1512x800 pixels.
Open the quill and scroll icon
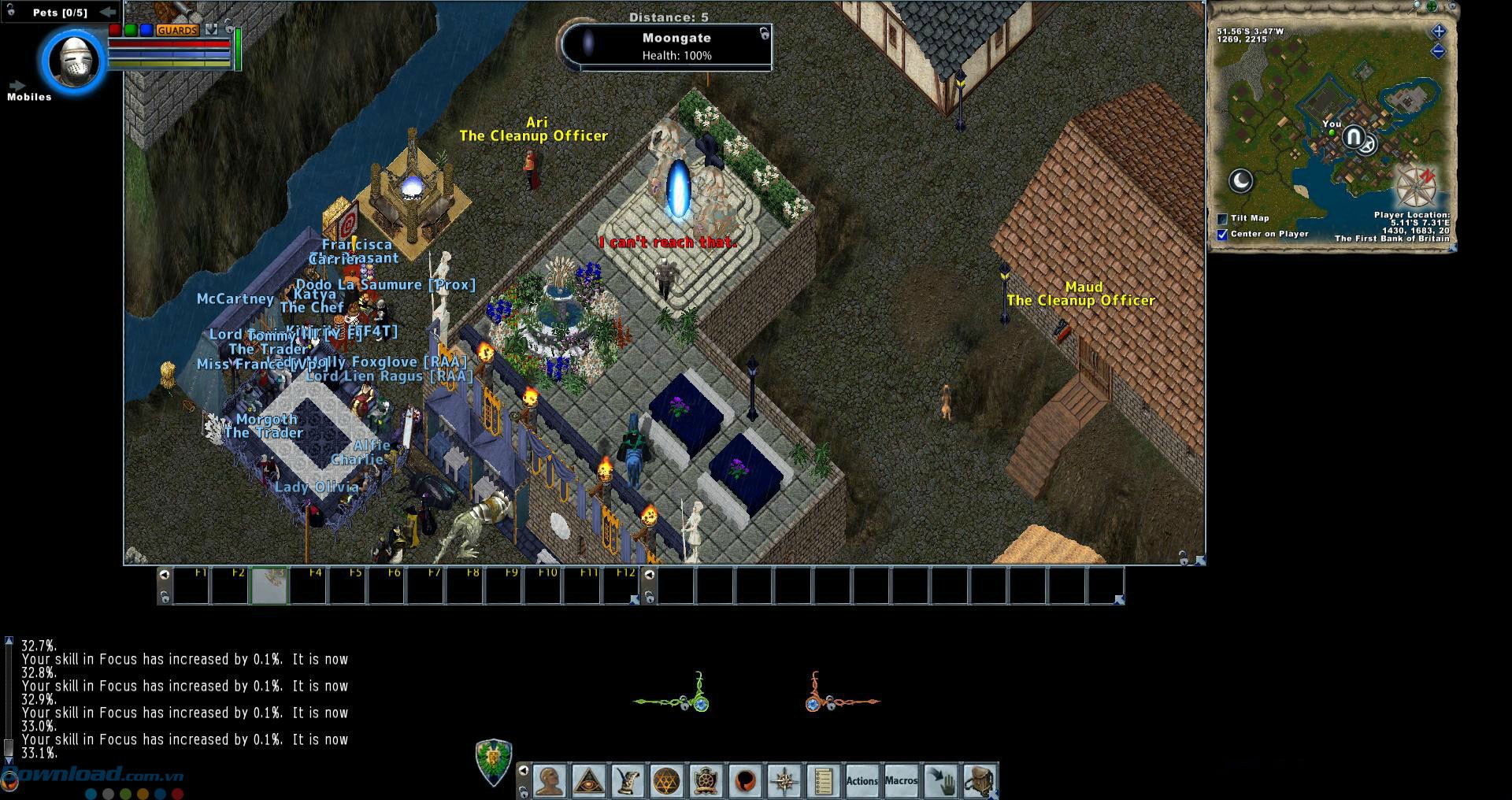click(x=628, y=781)
